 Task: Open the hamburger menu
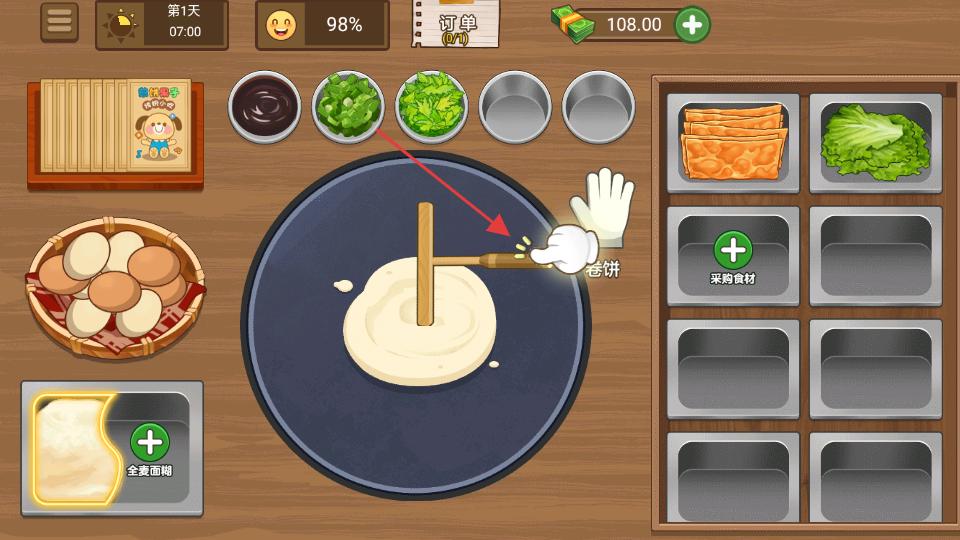[59, 23]
